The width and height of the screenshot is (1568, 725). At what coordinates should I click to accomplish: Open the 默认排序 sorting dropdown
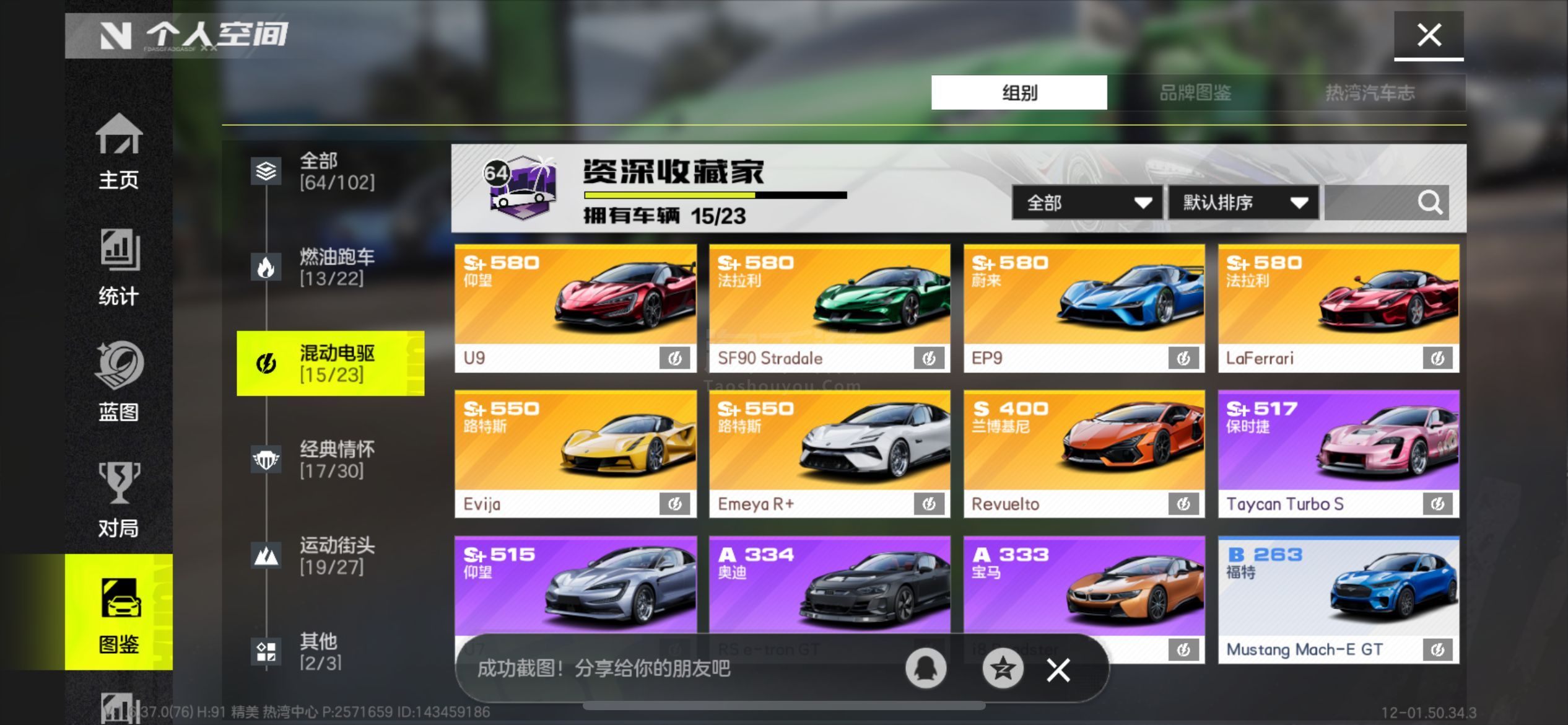(1243, 203)
